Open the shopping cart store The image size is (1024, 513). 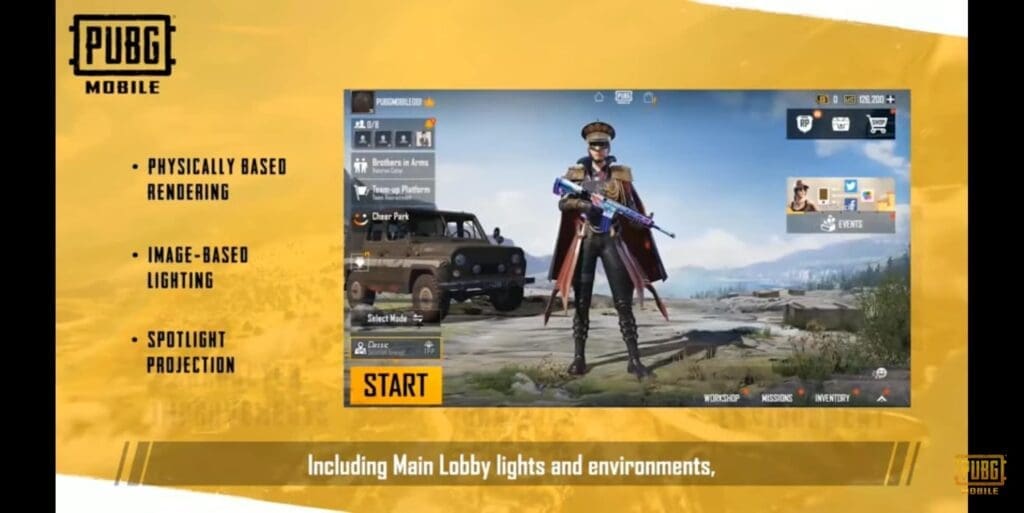(877, 124)
